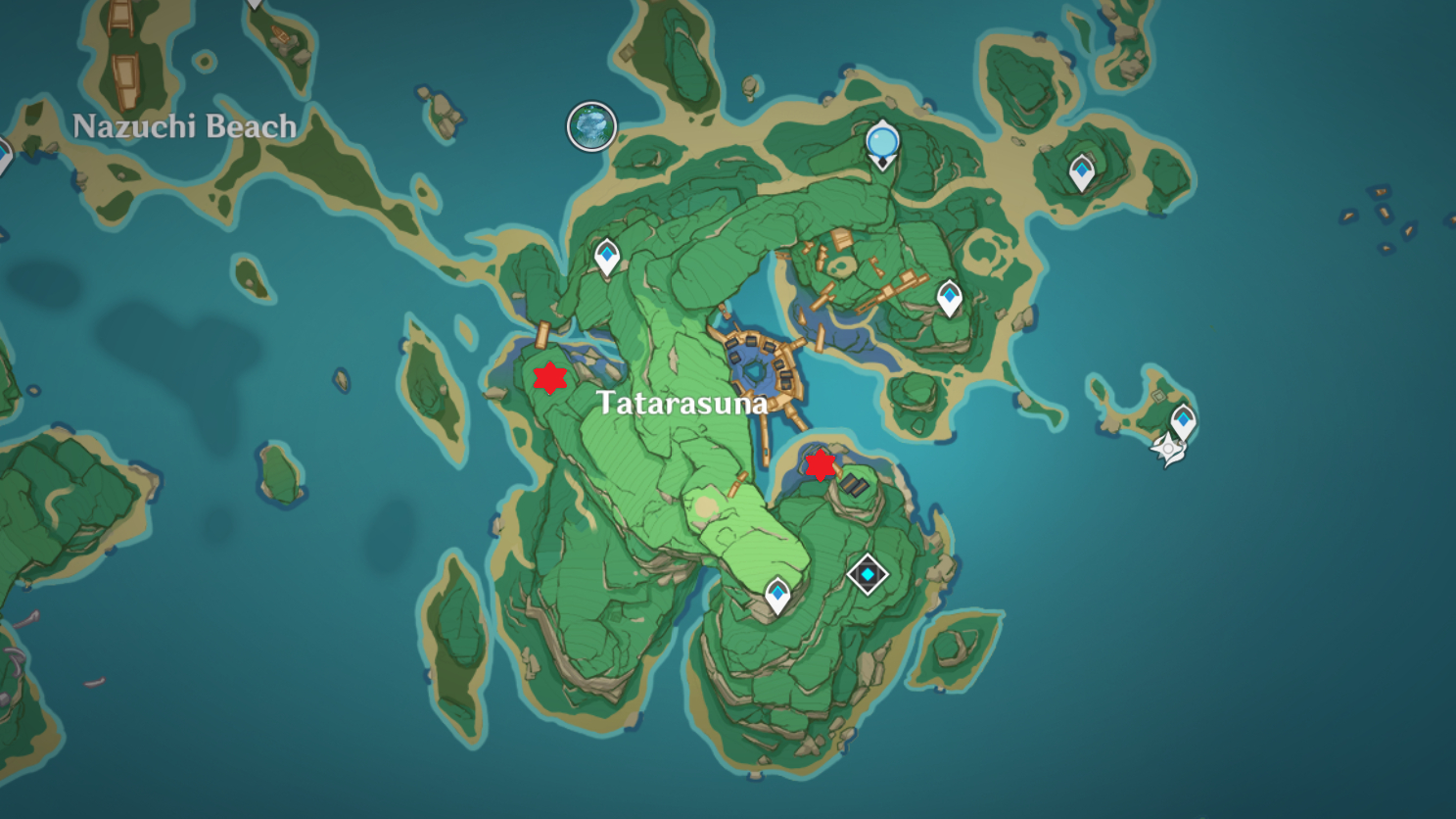The image size is (1456, 819).
Task: Pick the teleport waypoint below the boss portrait
Action: (x=607, y=257)
